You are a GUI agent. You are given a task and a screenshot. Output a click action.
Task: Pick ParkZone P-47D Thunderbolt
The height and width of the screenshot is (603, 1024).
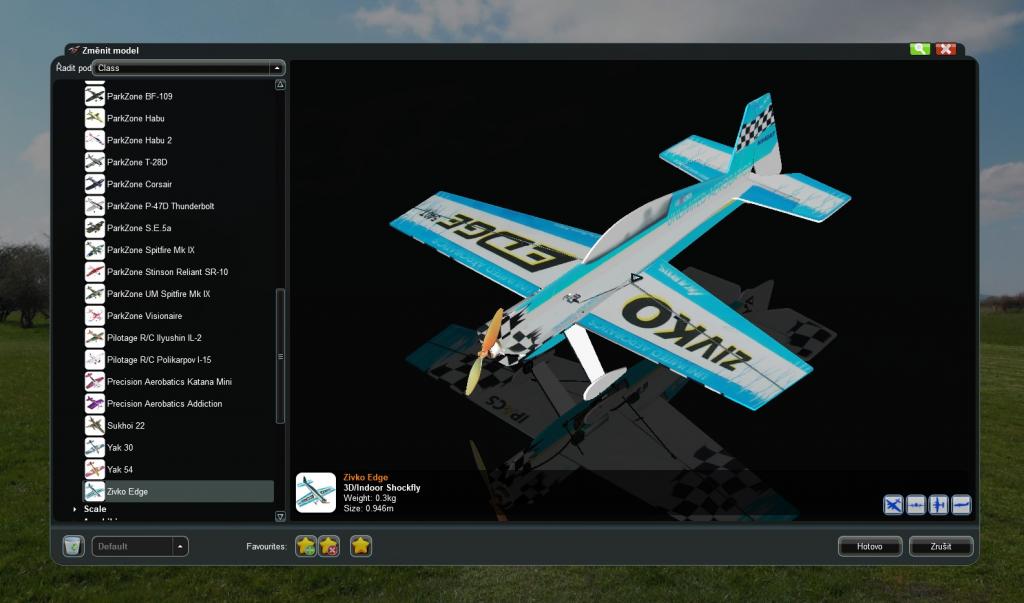point(160,206)
